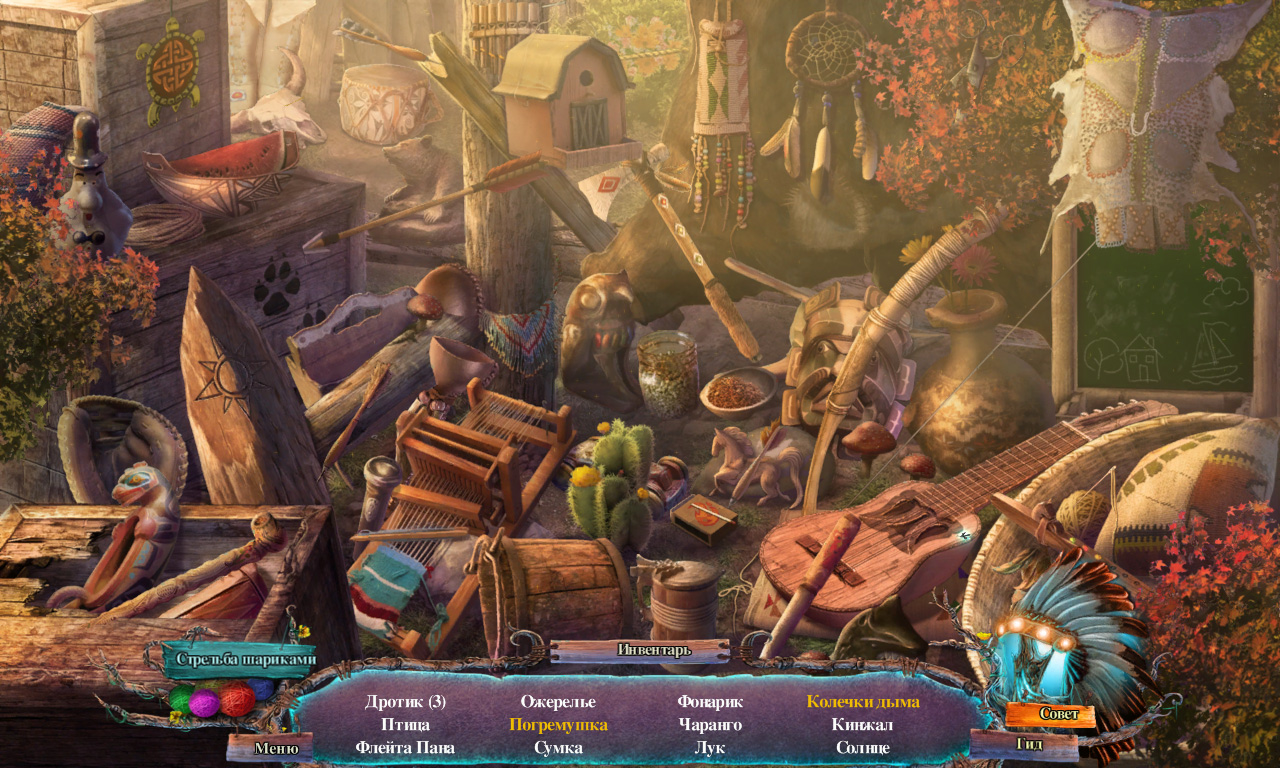Switch to Стрельба шариками mode
Viewport: 1280px width, 768px height.
click(x=245, y=659)
